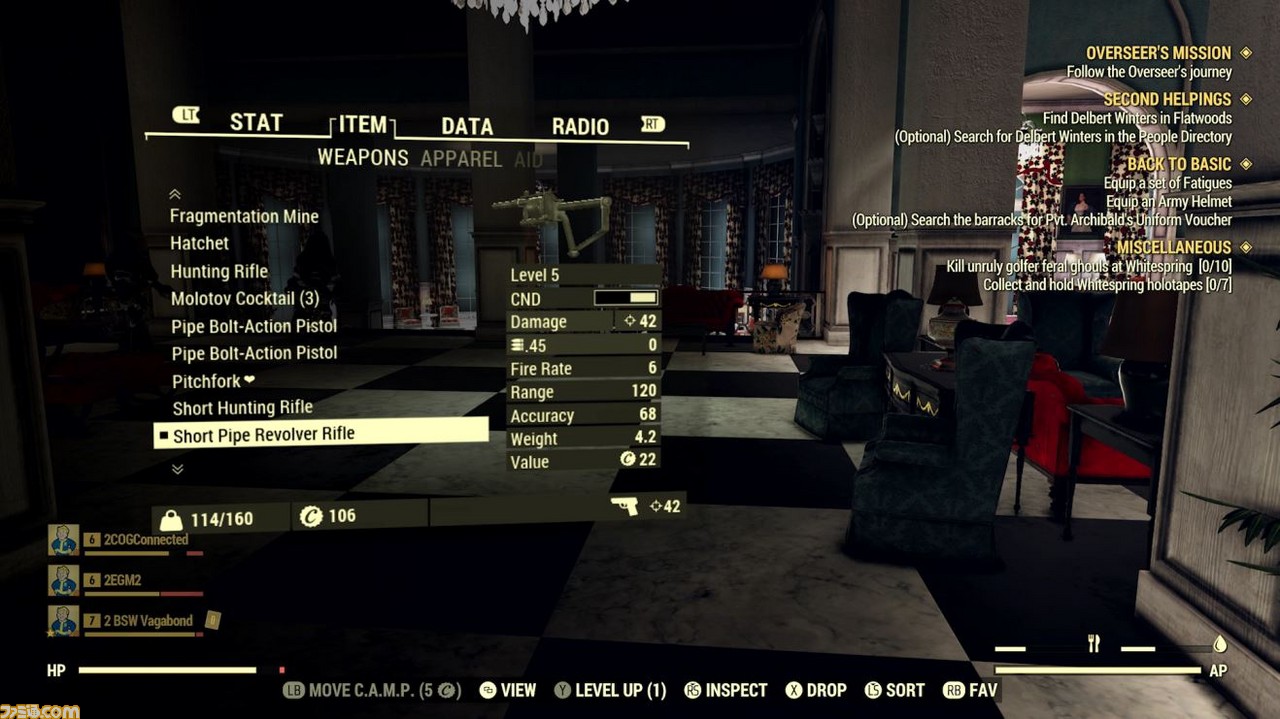Click the list's scroll-down arrow

click(x=177, y=468)
